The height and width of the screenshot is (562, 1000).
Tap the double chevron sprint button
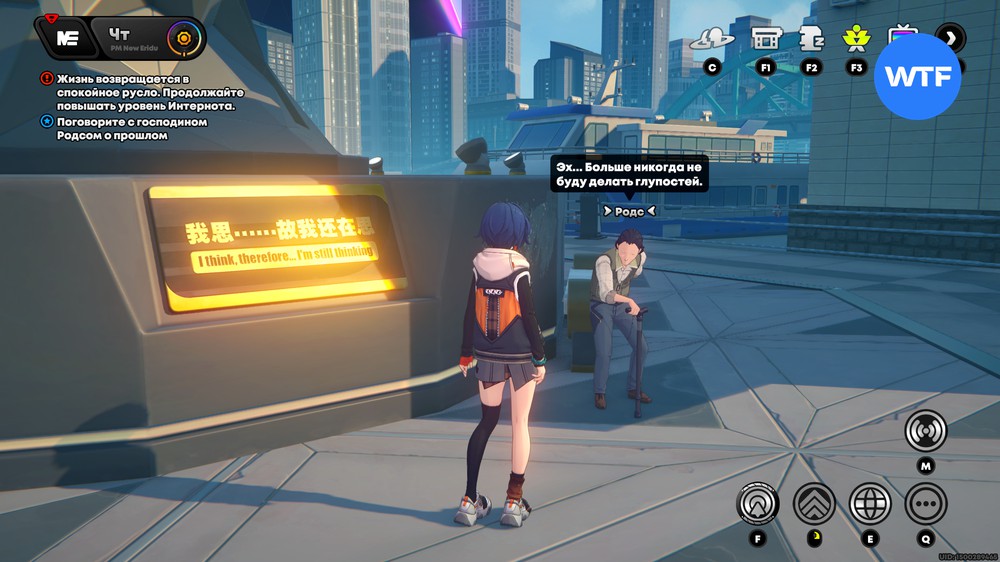[814, 504]
